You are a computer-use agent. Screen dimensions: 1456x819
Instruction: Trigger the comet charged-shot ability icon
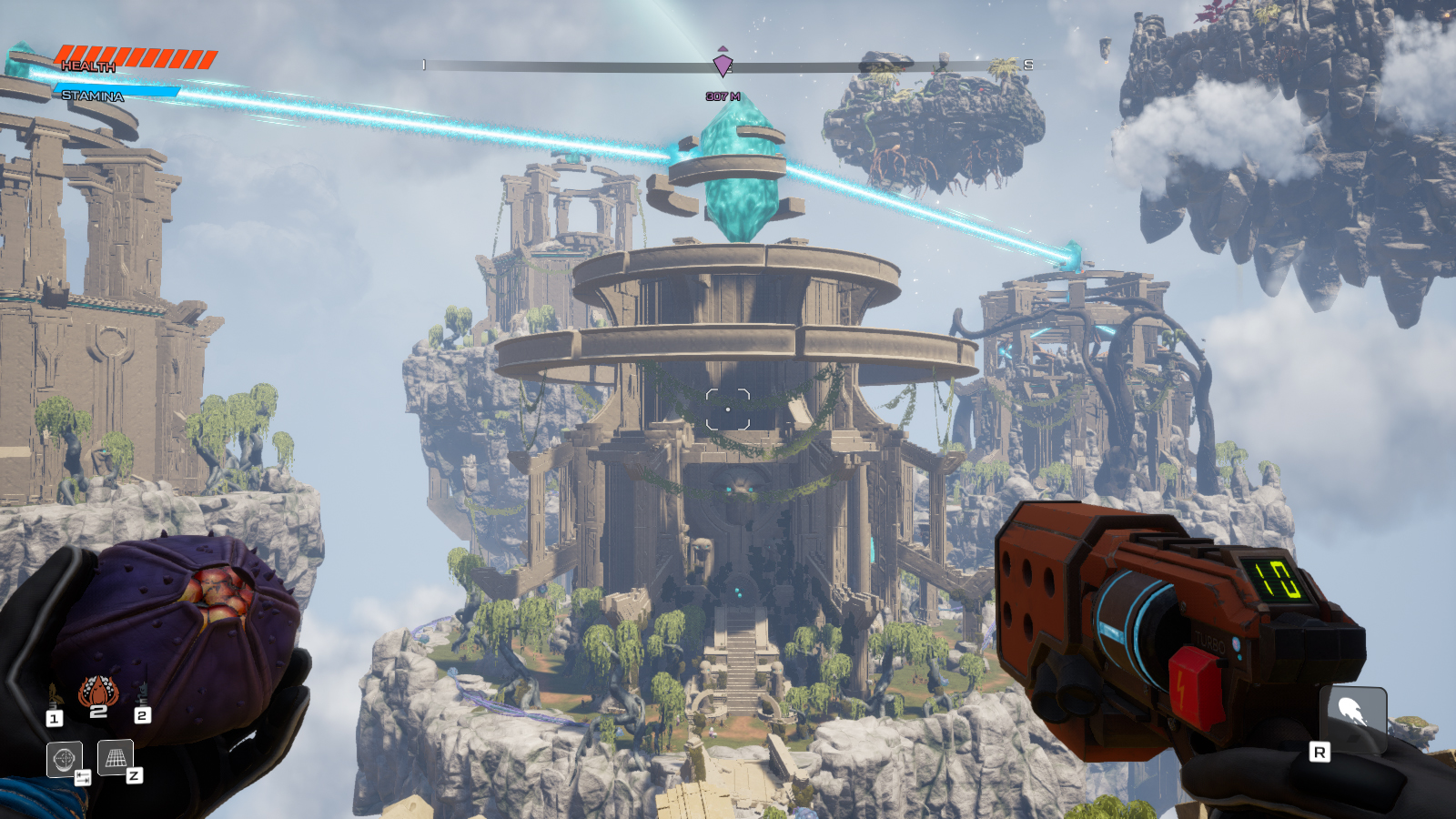tap(1352, 714)
